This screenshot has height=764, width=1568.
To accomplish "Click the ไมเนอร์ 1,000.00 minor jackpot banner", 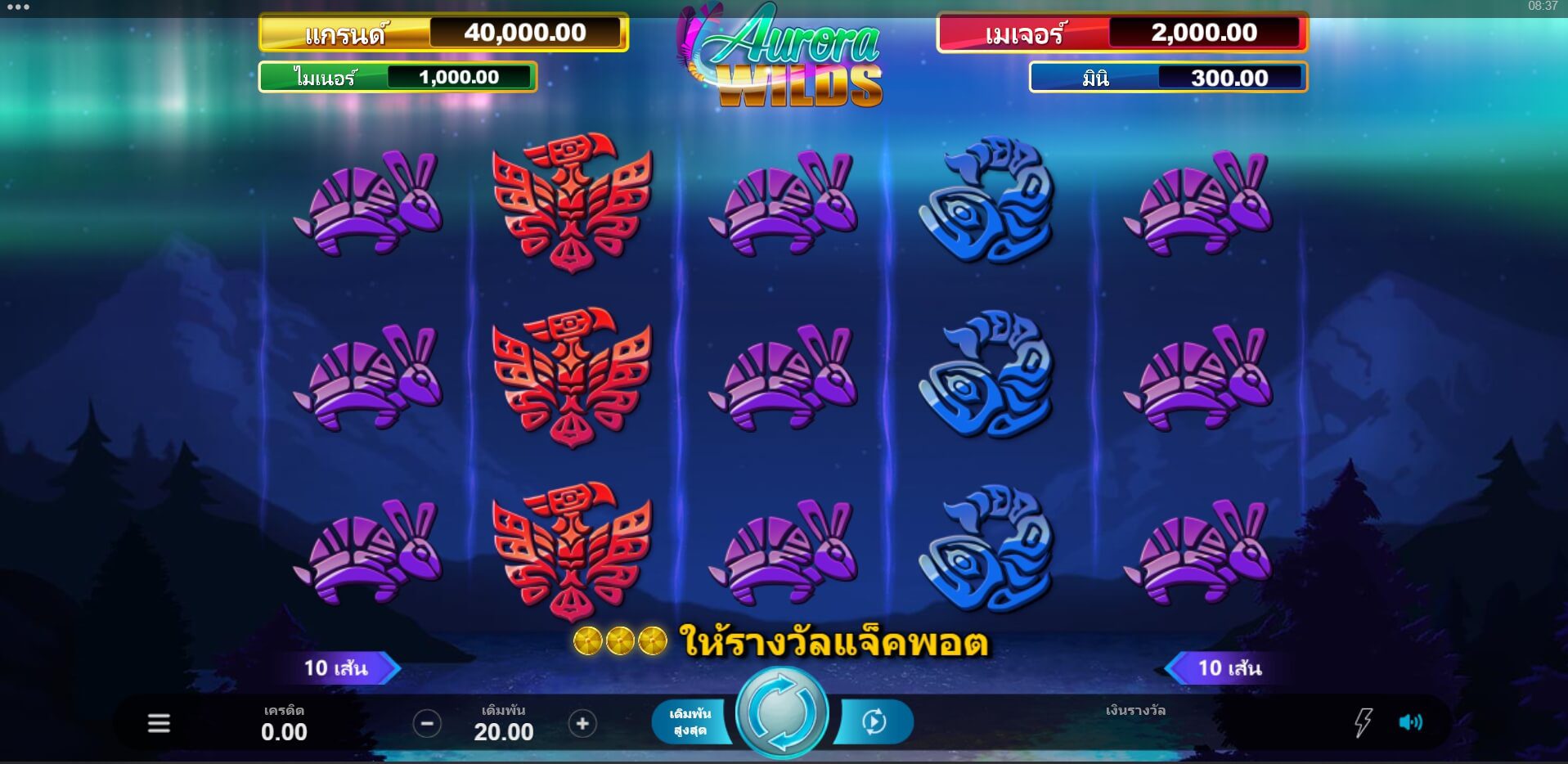I will point(396,78).
